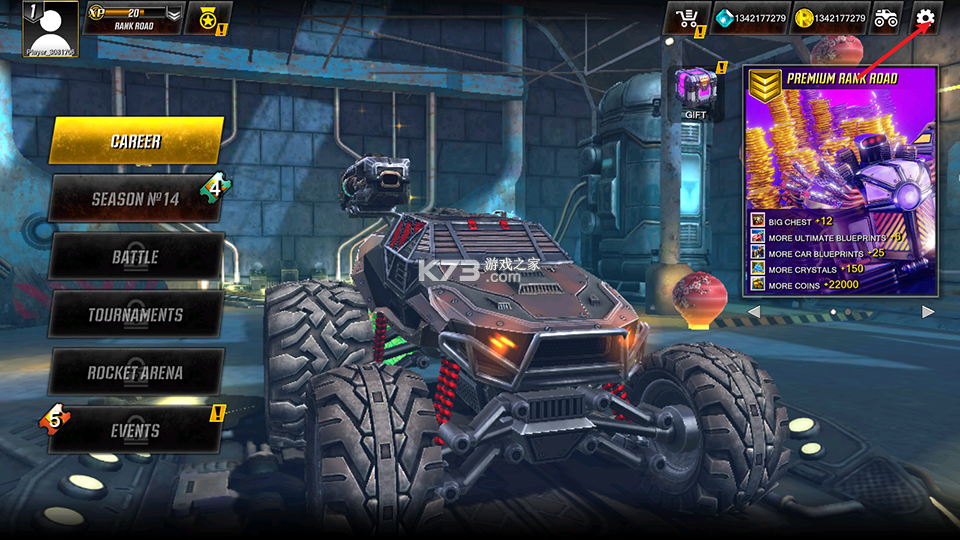Enter Rocket Arena mode
Screen dimensions: 960x540
pos(135,373)
